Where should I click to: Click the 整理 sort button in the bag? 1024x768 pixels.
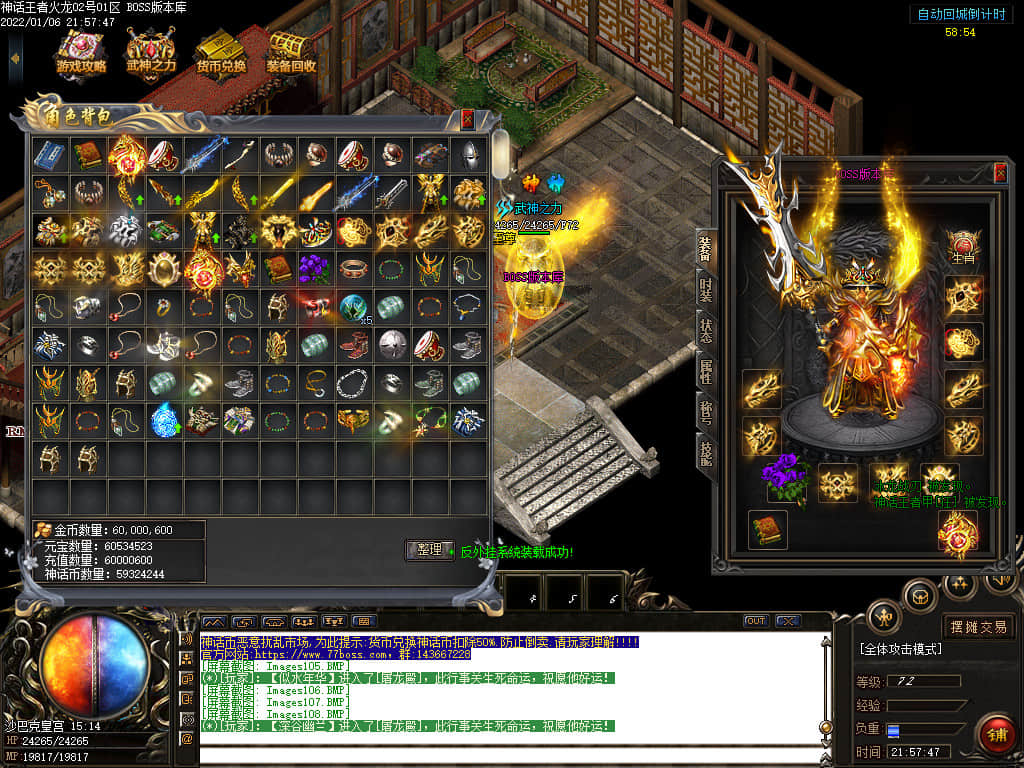(x=429, y=550)
